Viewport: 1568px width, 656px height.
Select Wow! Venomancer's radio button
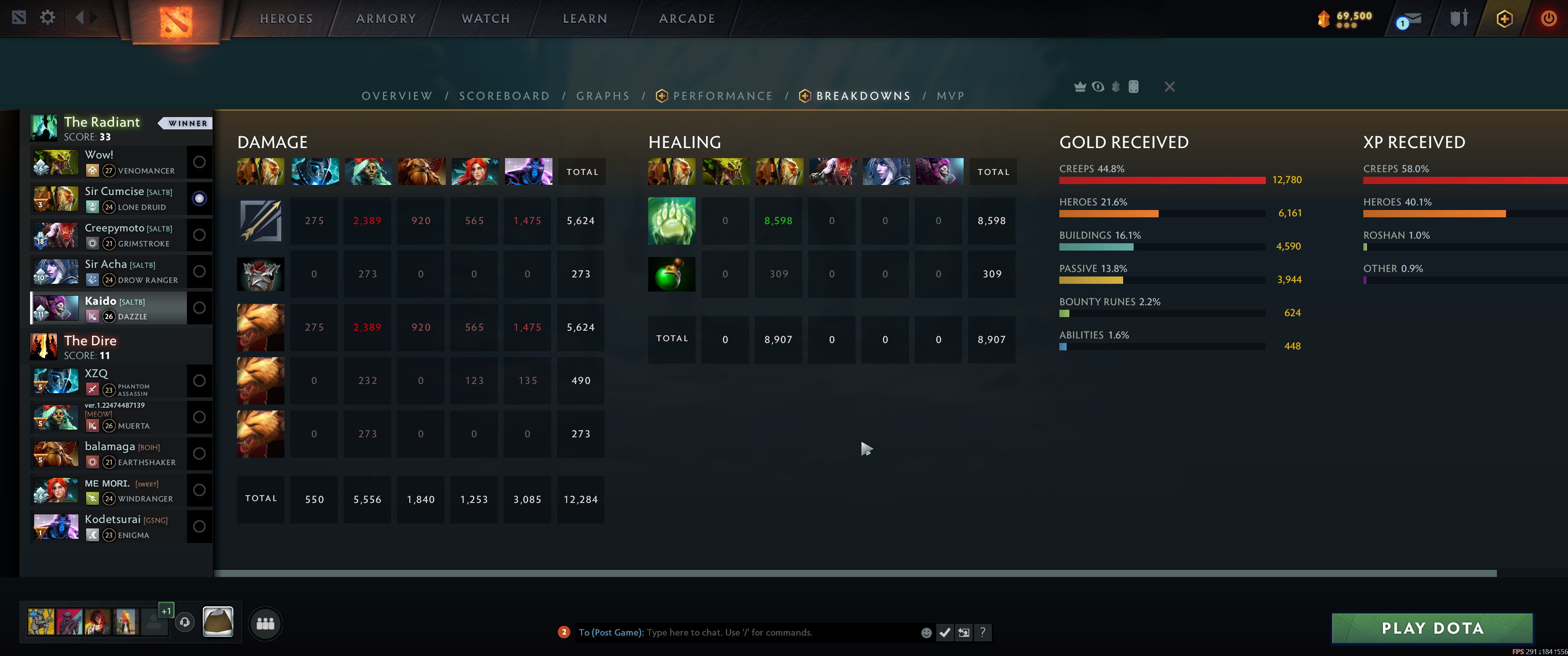pyautogui.click(x=199, y=162)
